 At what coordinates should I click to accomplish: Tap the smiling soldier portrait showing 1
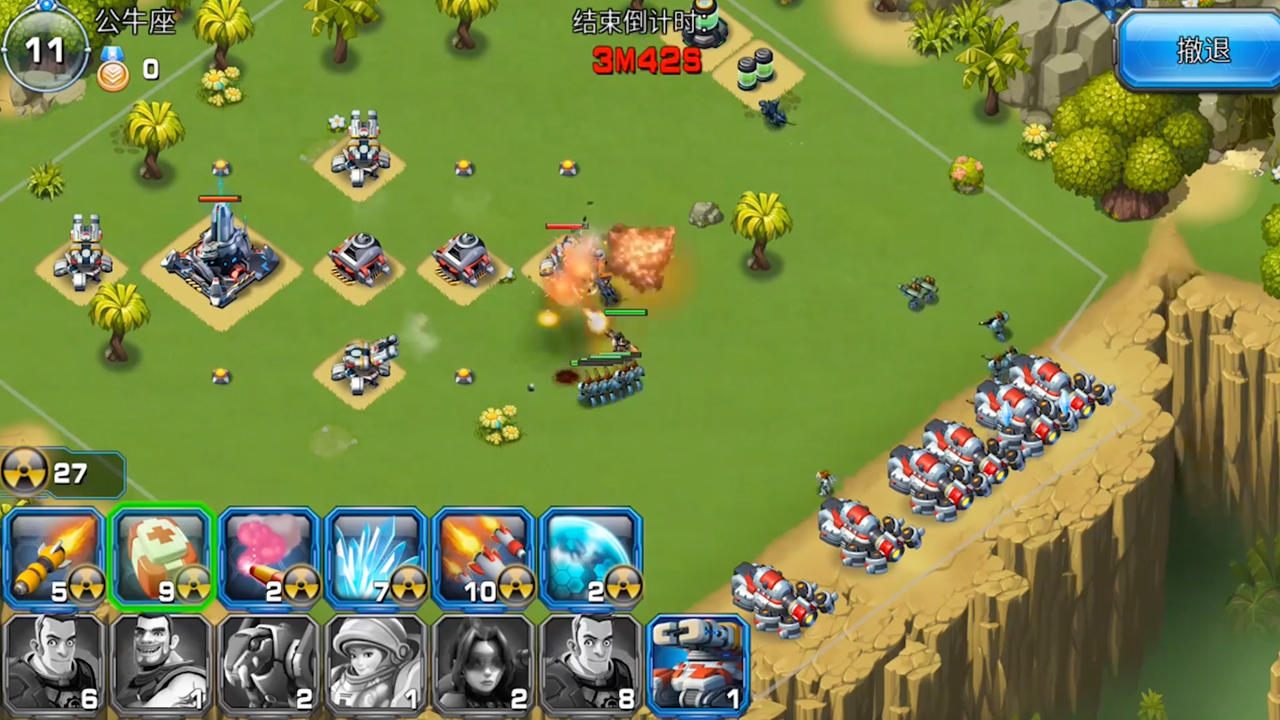162,663
